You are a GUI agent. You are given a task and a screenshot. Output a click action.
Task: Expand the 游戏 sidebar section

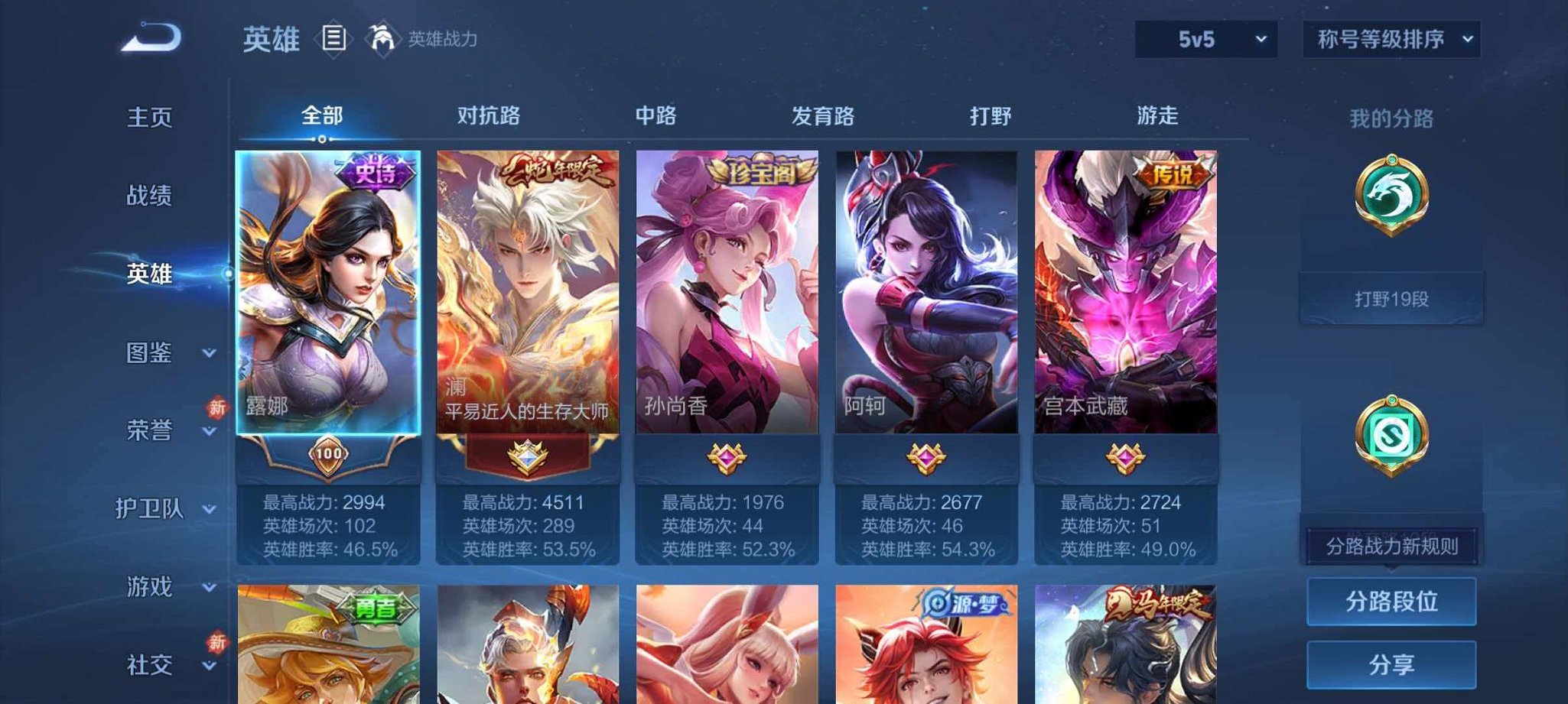pyautogui.click(x=156, y=587)
